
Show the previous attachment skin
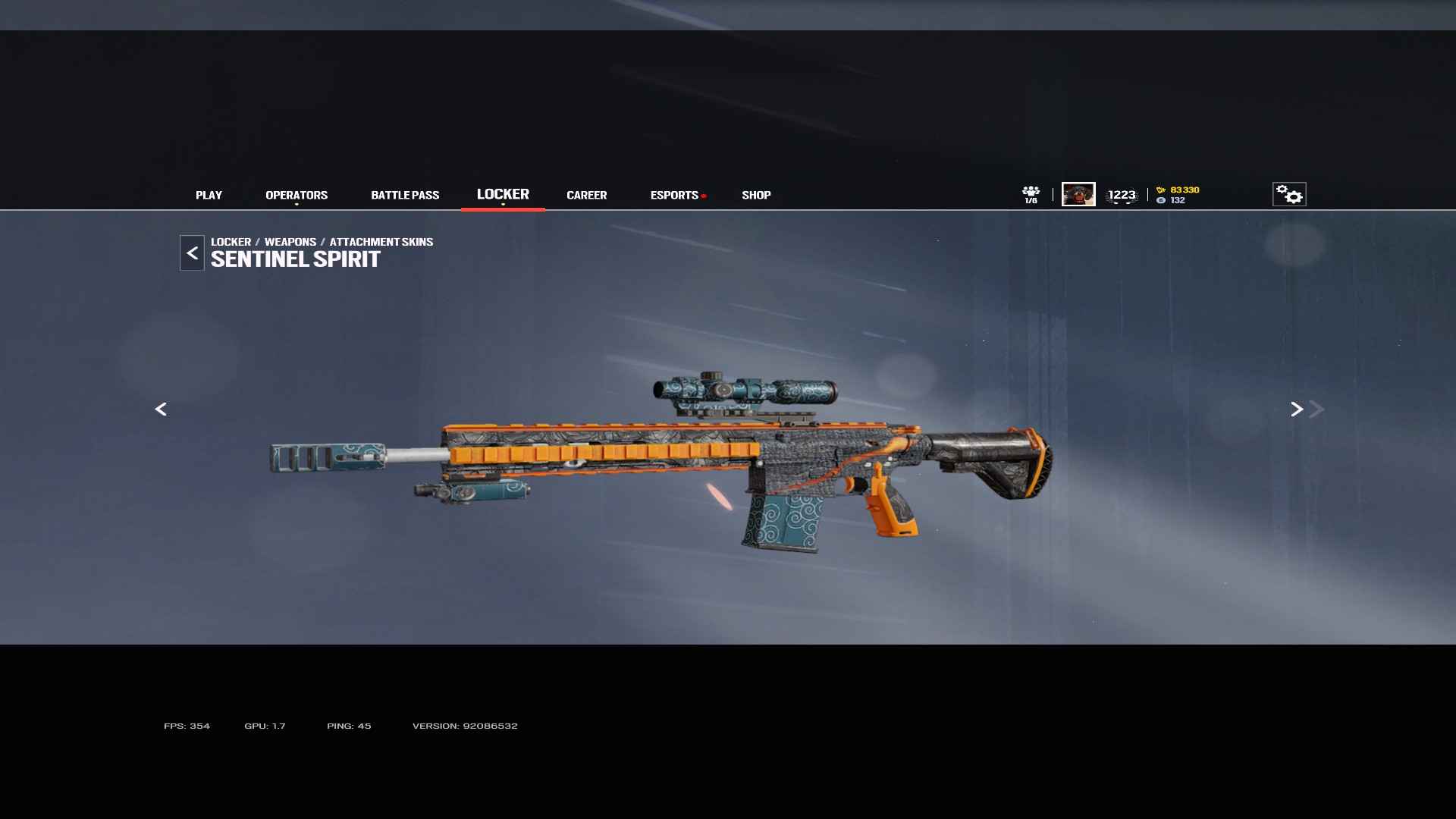[x=161, y=409]
